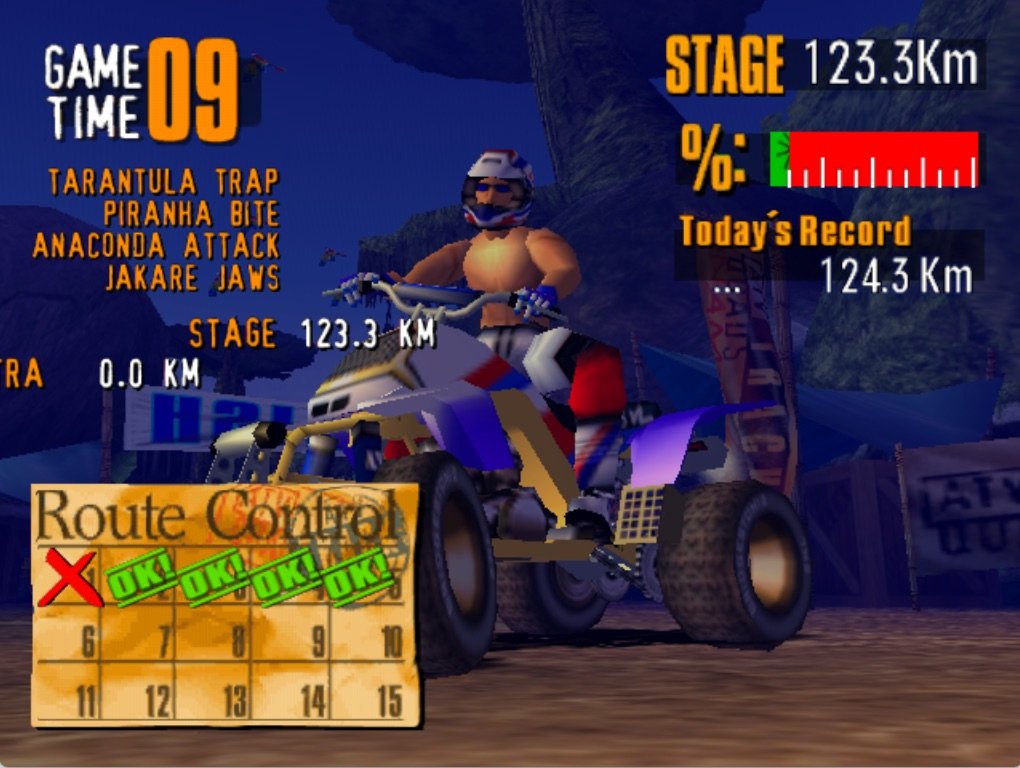Screen dimensions: 1020x768
Task: Pick Route Control cell number 14
Action: (291, 692)
